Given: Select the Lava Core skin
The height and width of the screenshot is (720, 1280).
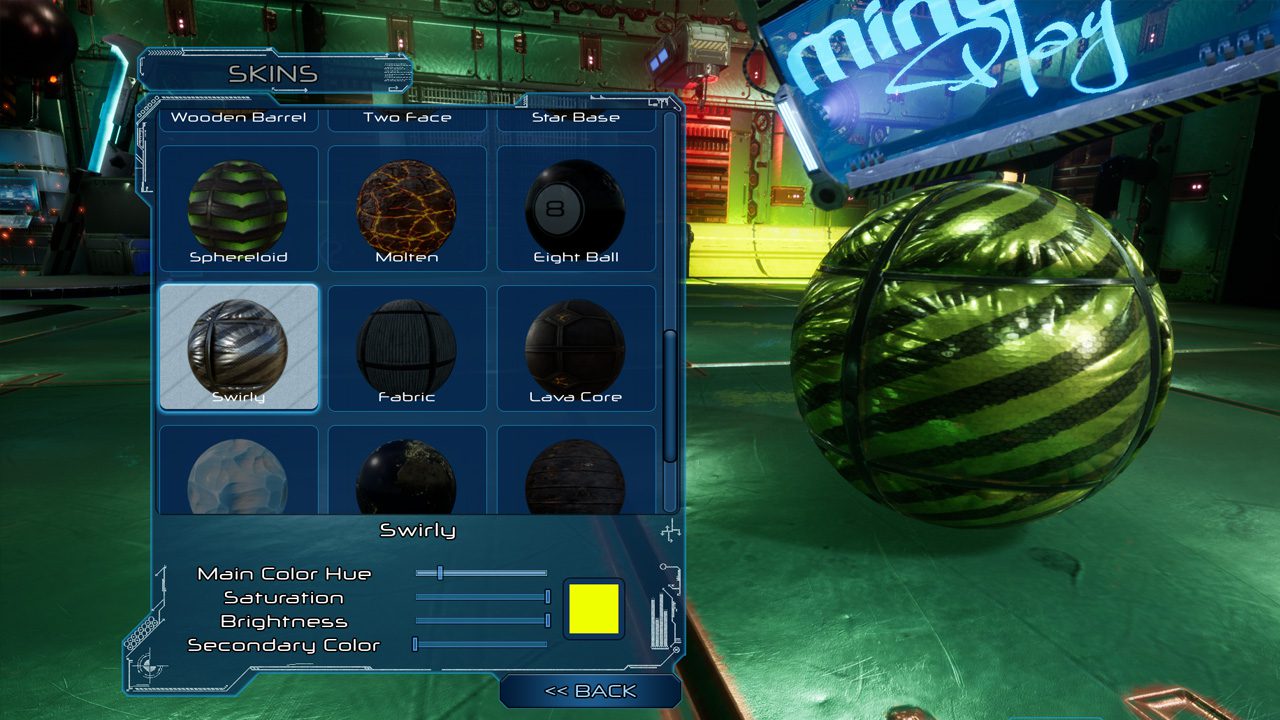Looking at the screenshot, I should 576,348.
